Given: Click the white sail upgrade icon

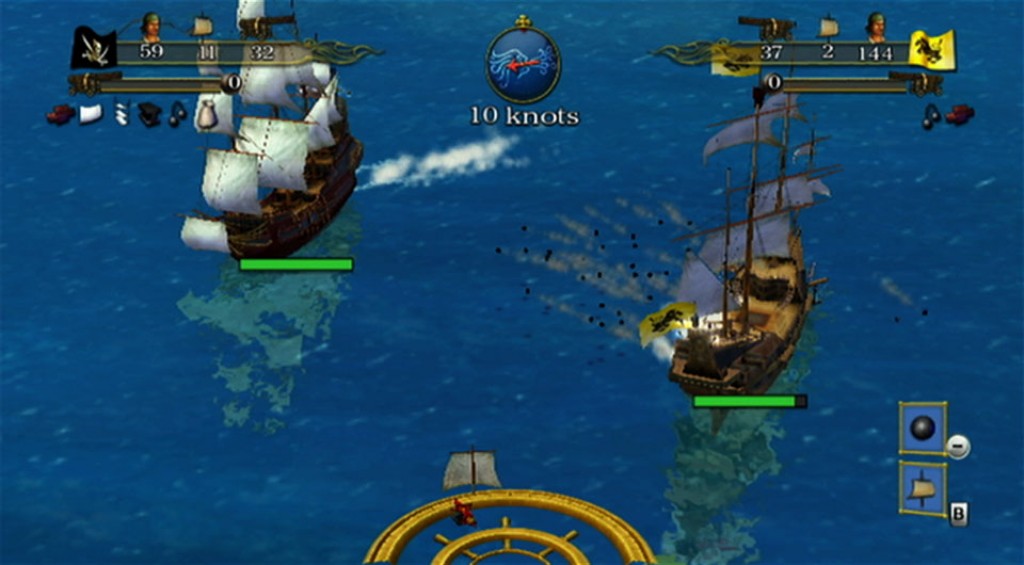Looking at the screenshot, I should pos(91,114).
